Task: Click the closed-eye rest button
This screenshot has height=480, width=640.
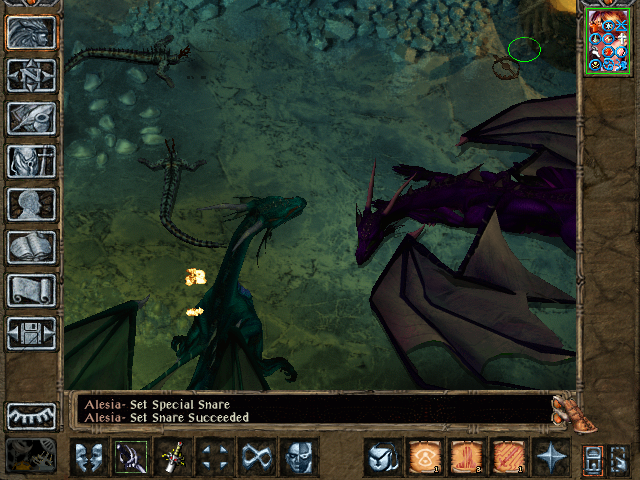Action: [31, 415]
